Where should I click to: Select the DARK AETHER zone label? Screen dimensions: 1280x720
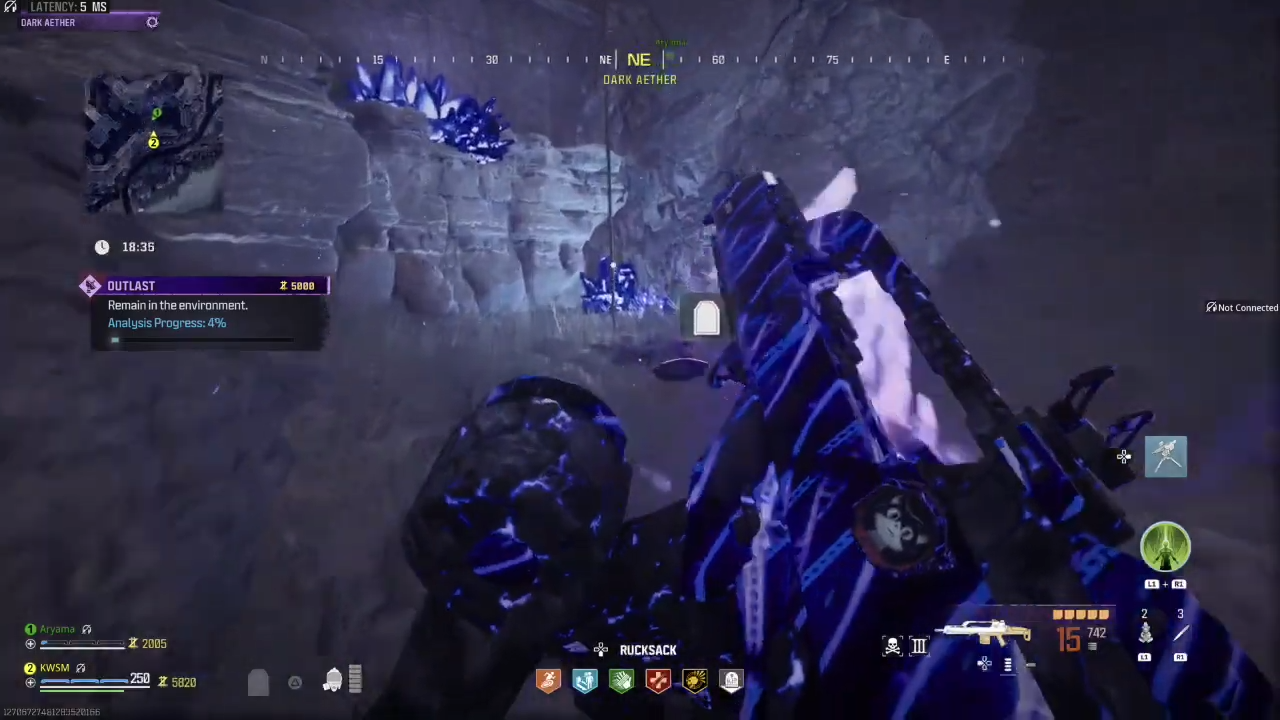pos(640,80)
